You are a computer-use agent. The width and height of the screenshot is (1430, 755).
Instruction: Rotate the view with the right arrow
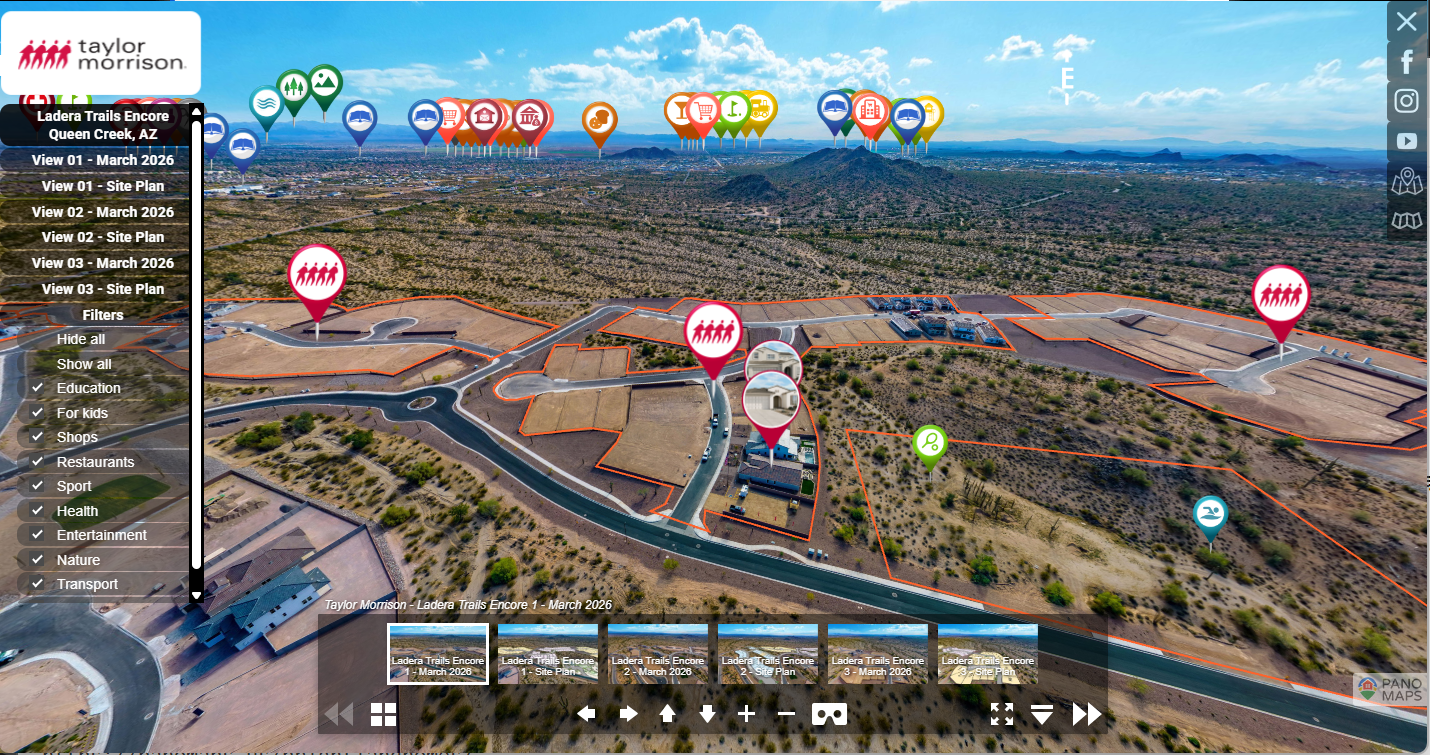[628, 714]
